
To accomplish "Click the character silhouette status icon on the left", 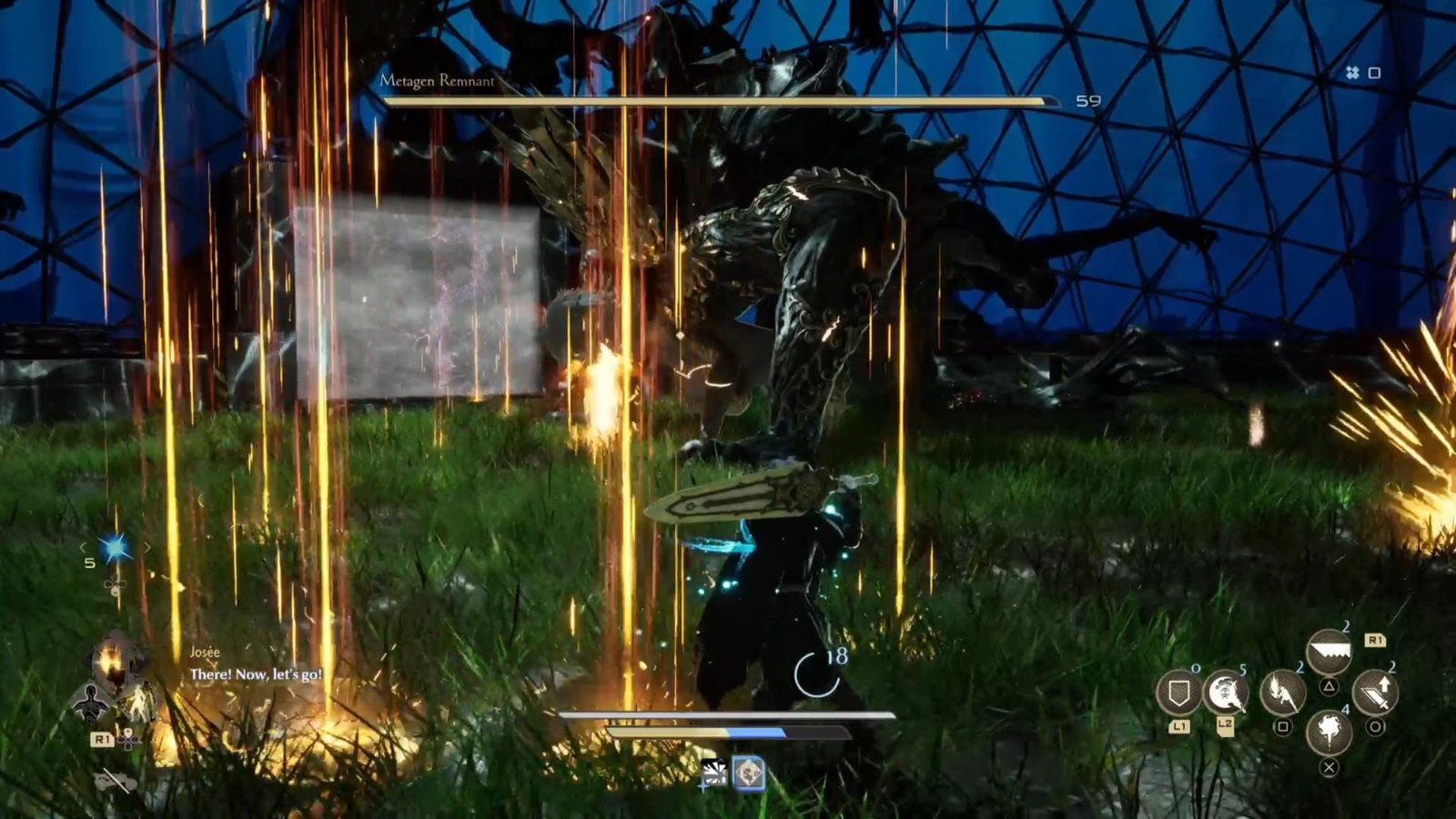I will (90, 703).
